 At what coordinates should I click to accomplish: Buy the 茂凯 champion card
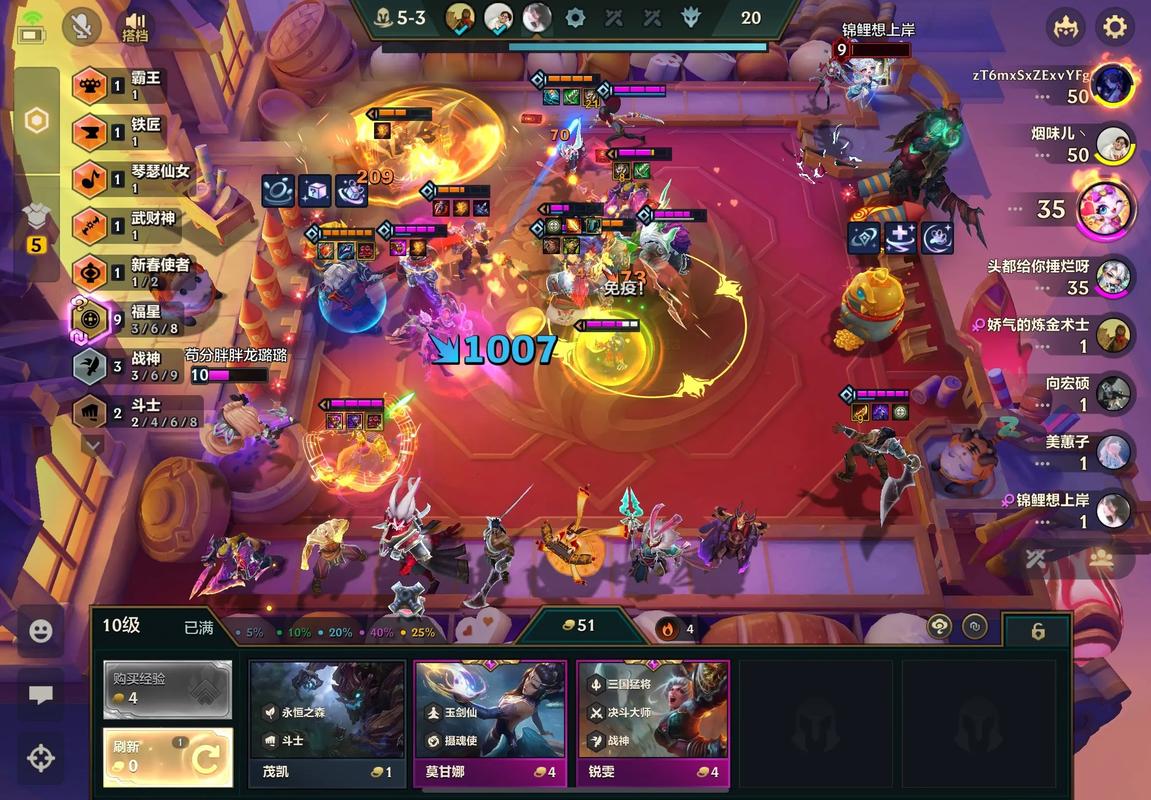(327, 722)
